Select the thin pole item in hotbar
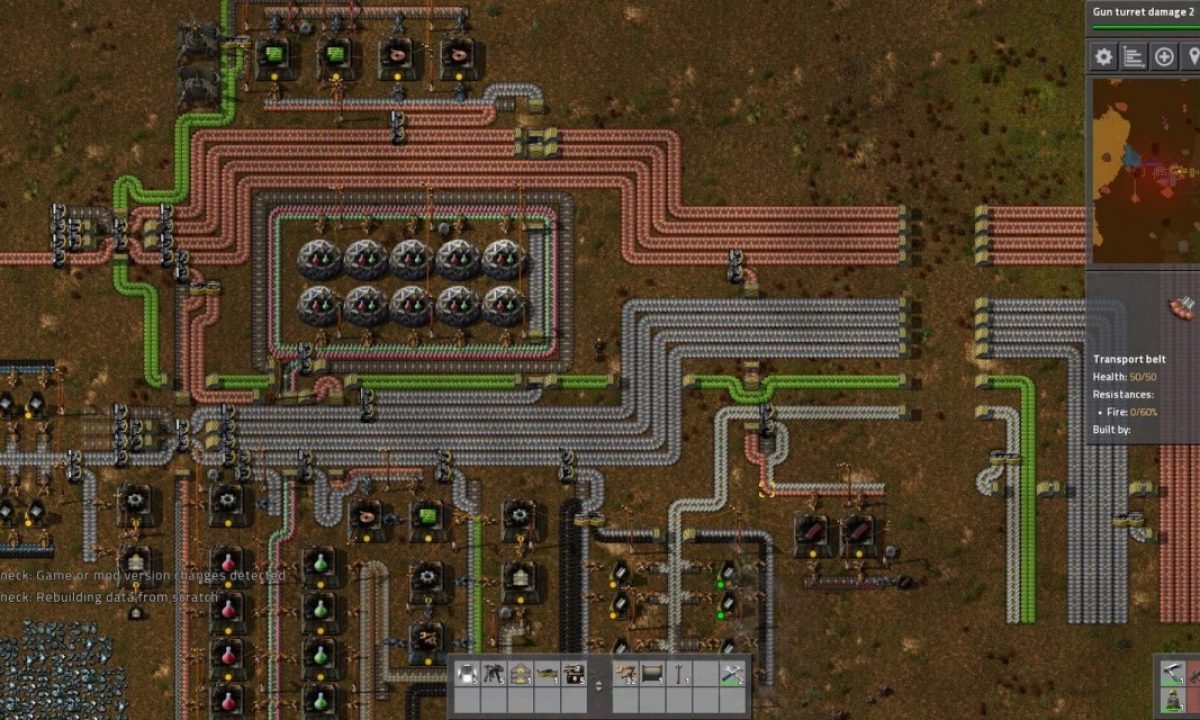 (680, 673)
